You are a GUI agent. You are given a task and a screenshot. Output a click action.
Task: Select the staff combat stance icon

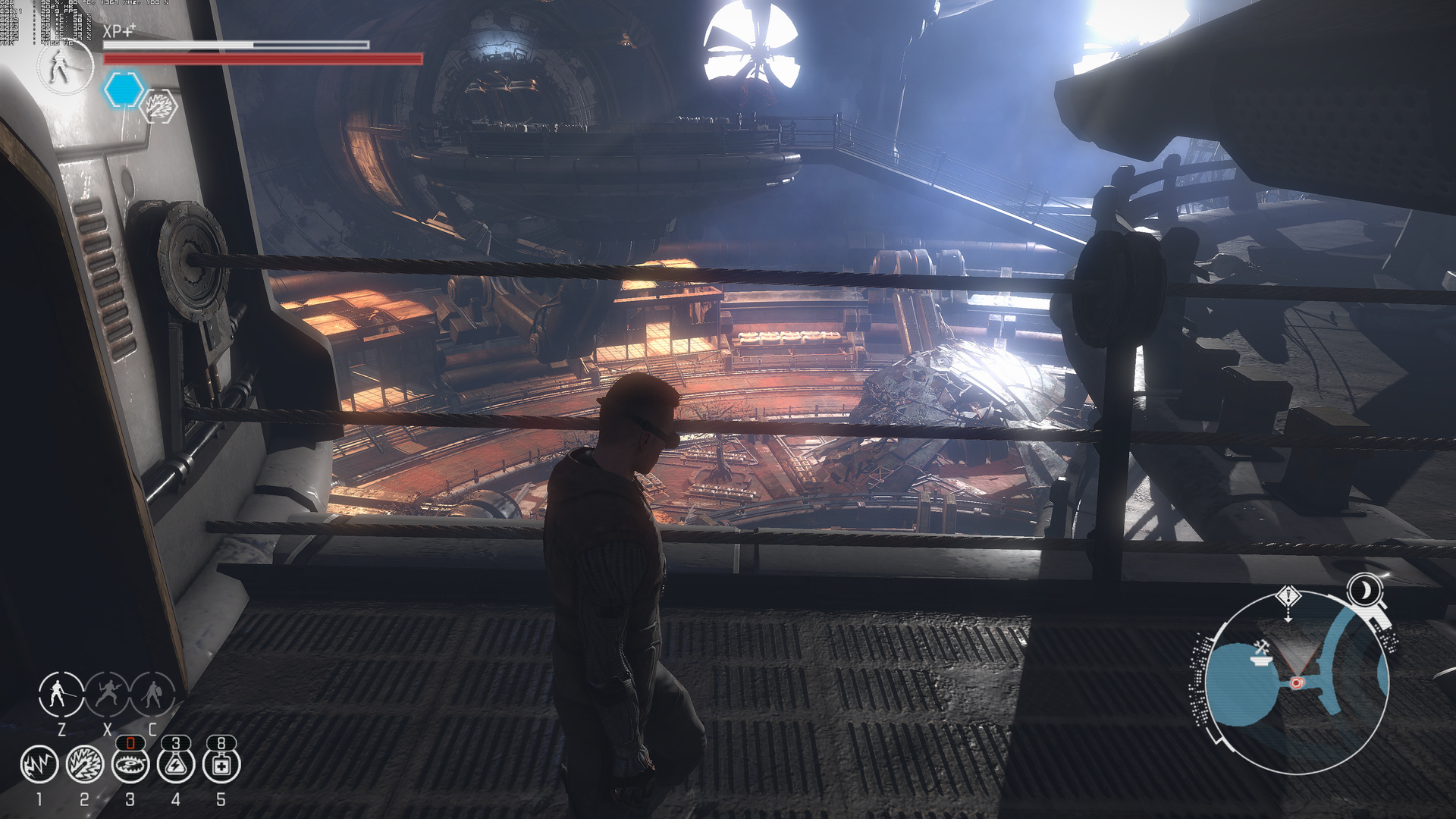pos(61,694)
